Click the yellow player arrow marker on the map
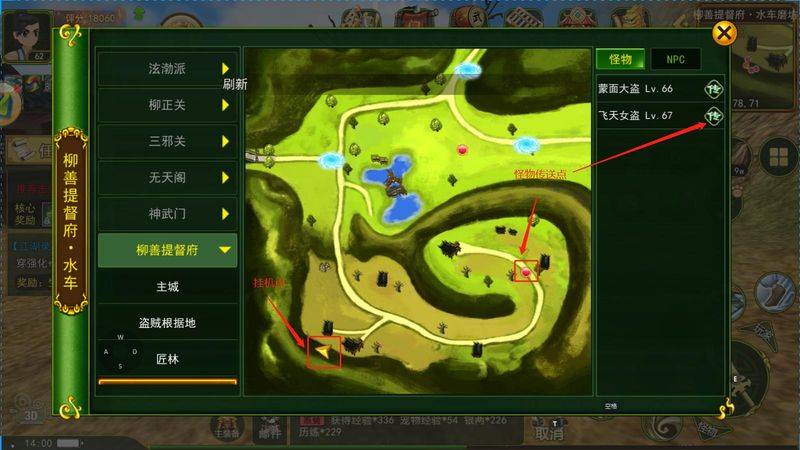800x450 pixels. tap(323, 351)
